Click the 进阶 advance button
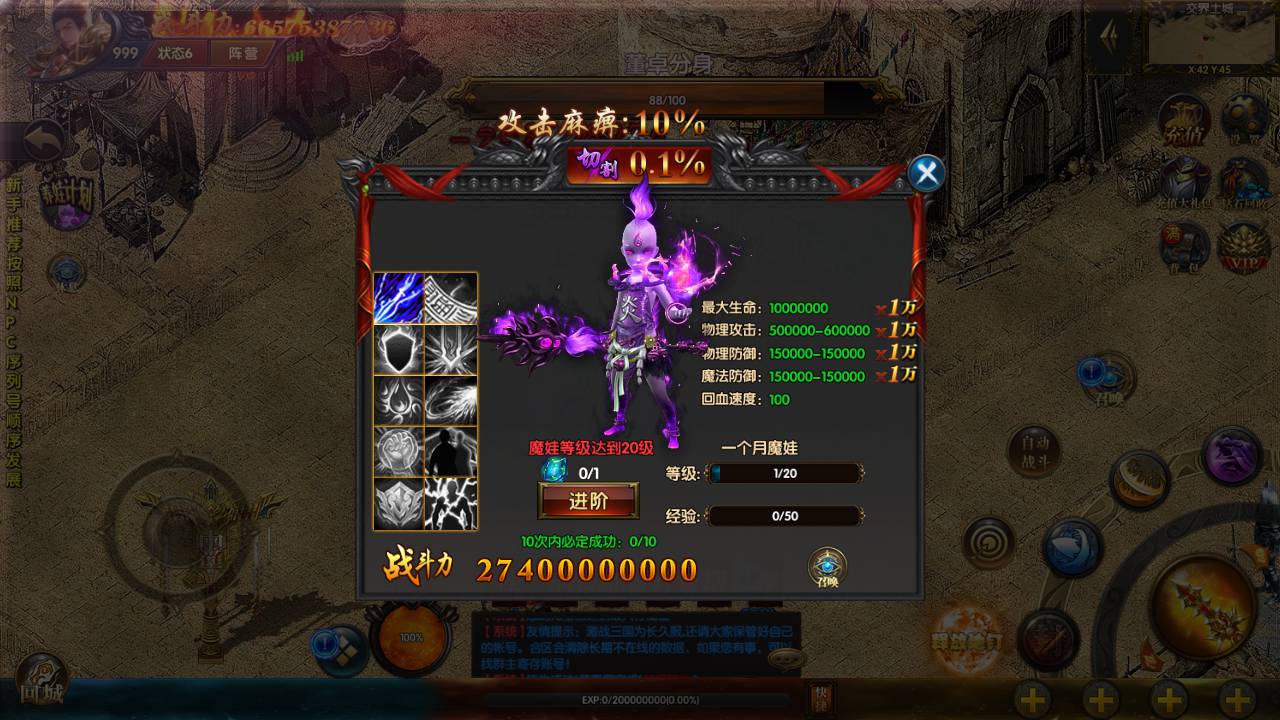This screenshot has width=1280, height=720. pos(588,501)
